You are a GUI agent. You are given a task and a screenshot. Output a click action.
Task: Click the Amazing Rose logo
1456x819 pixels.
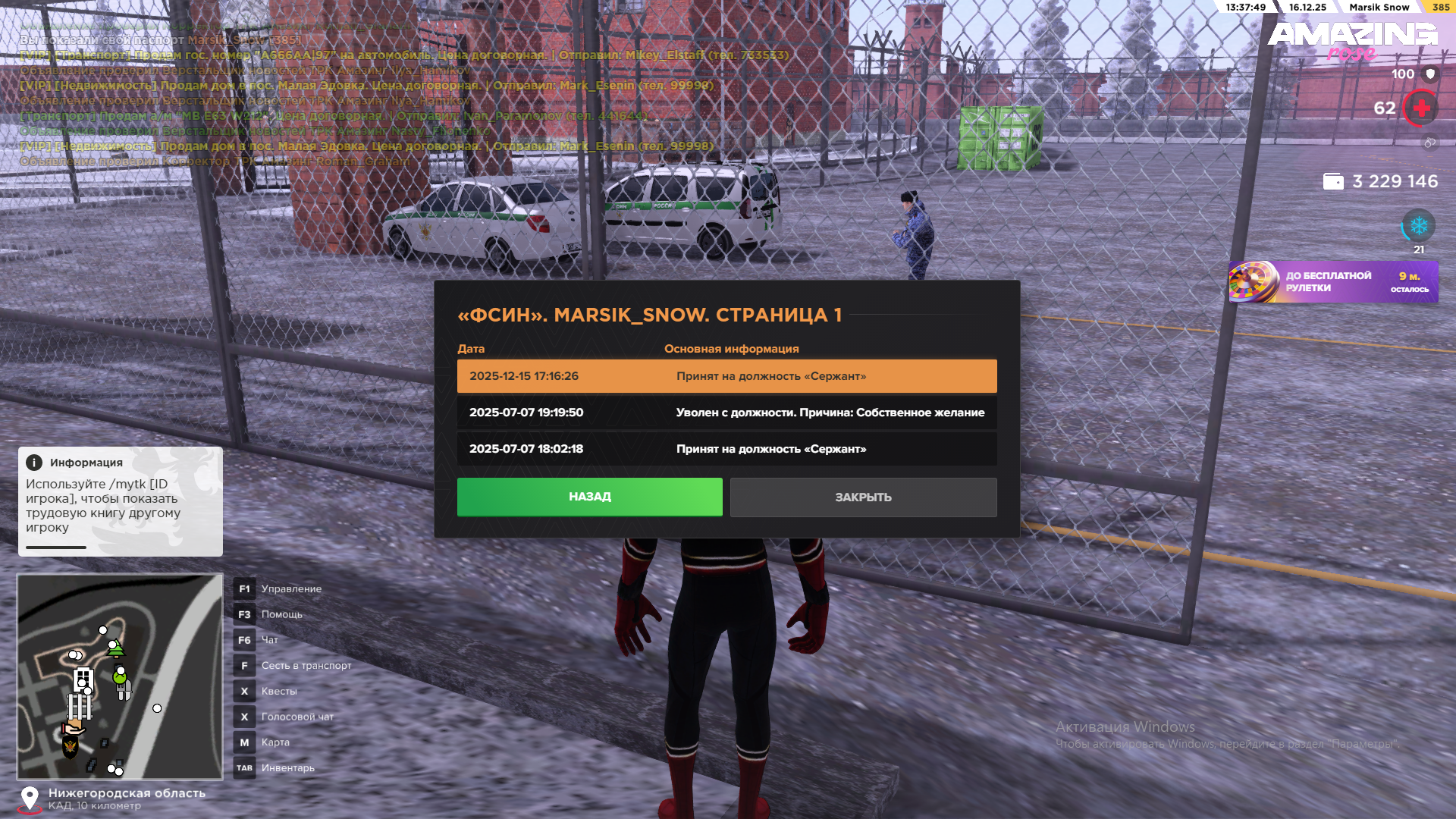pyautogui.click(x=1352, y=39)
